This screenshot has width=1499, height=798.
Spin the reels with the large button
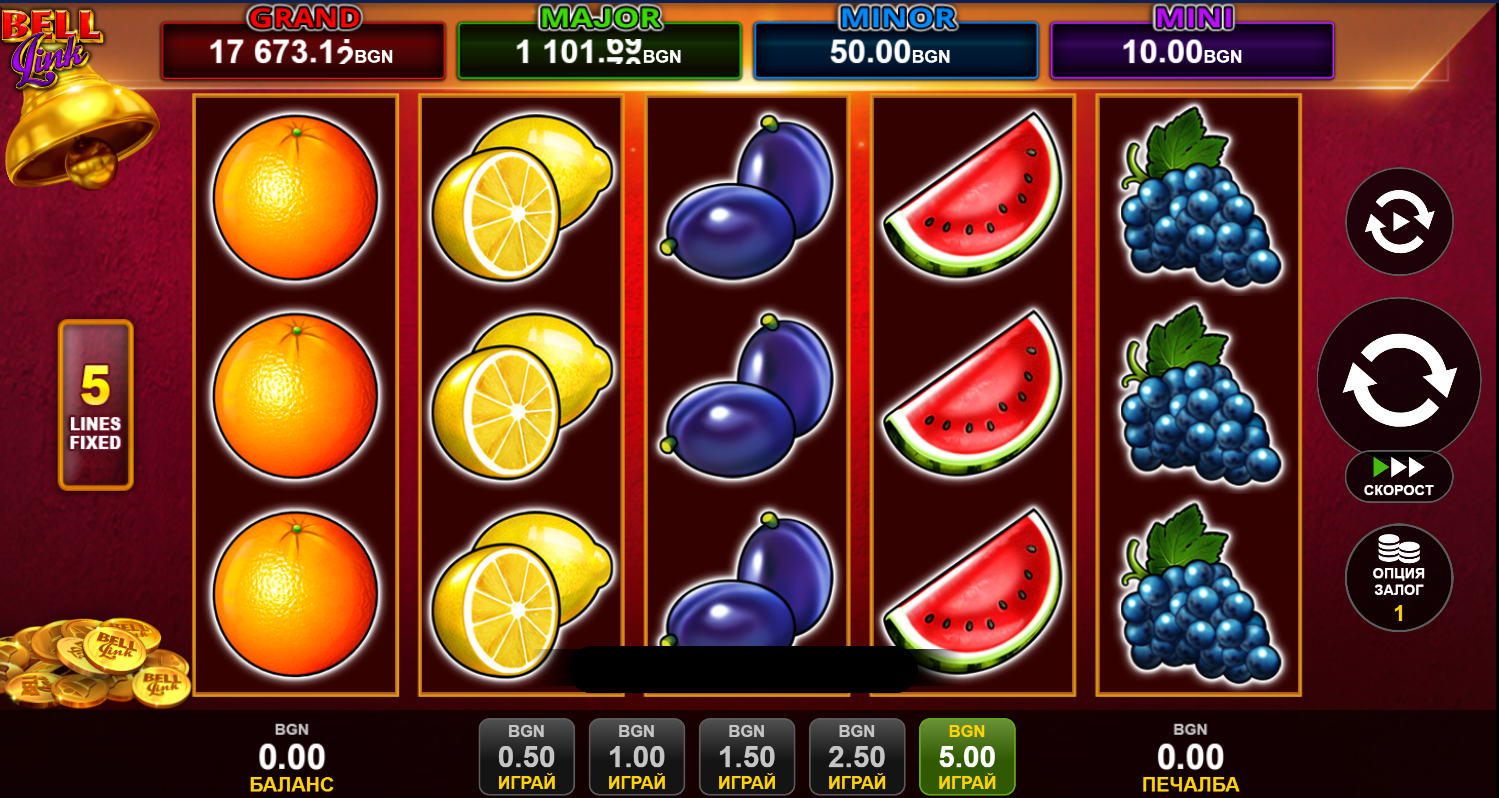pos(1398,379)
